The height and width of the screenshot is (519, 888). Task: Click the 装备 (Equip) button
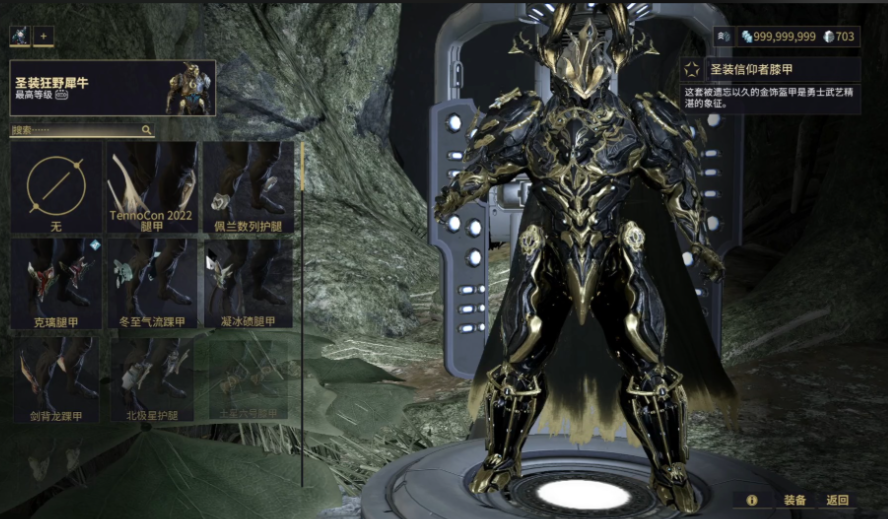[795, 500]
